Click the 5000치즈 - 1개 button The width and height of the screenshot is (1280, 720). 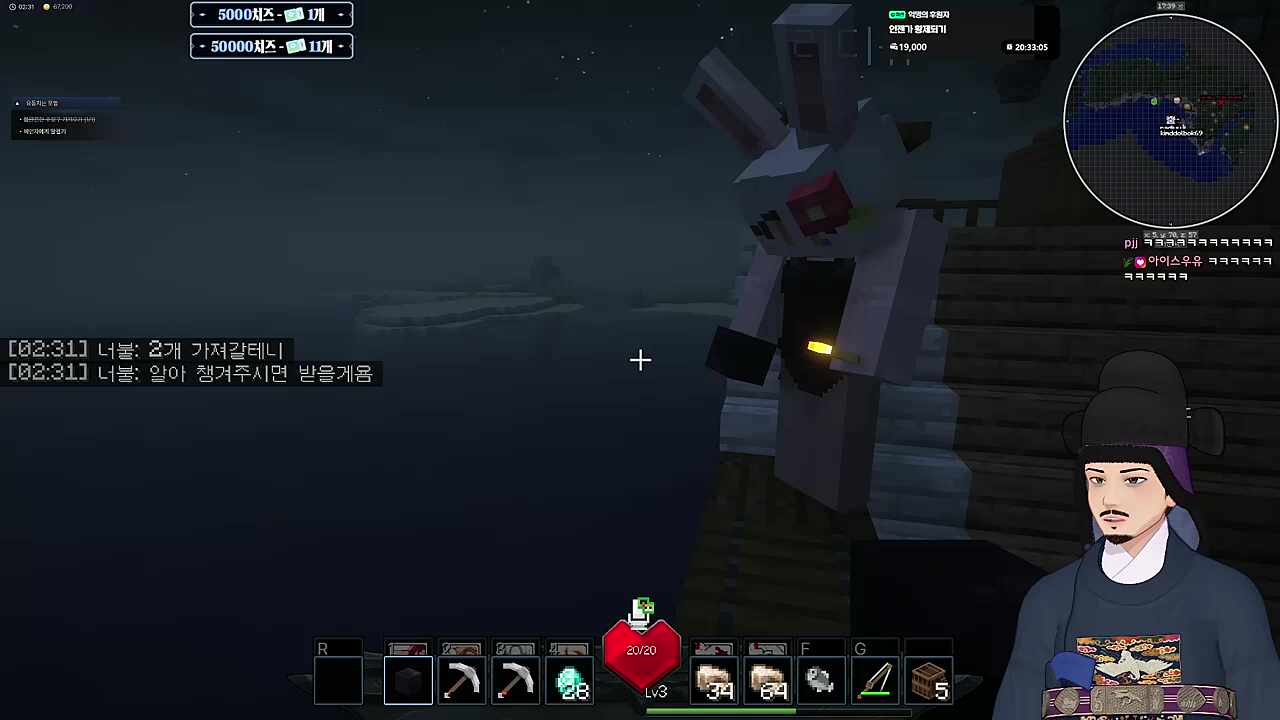point(271,14)
